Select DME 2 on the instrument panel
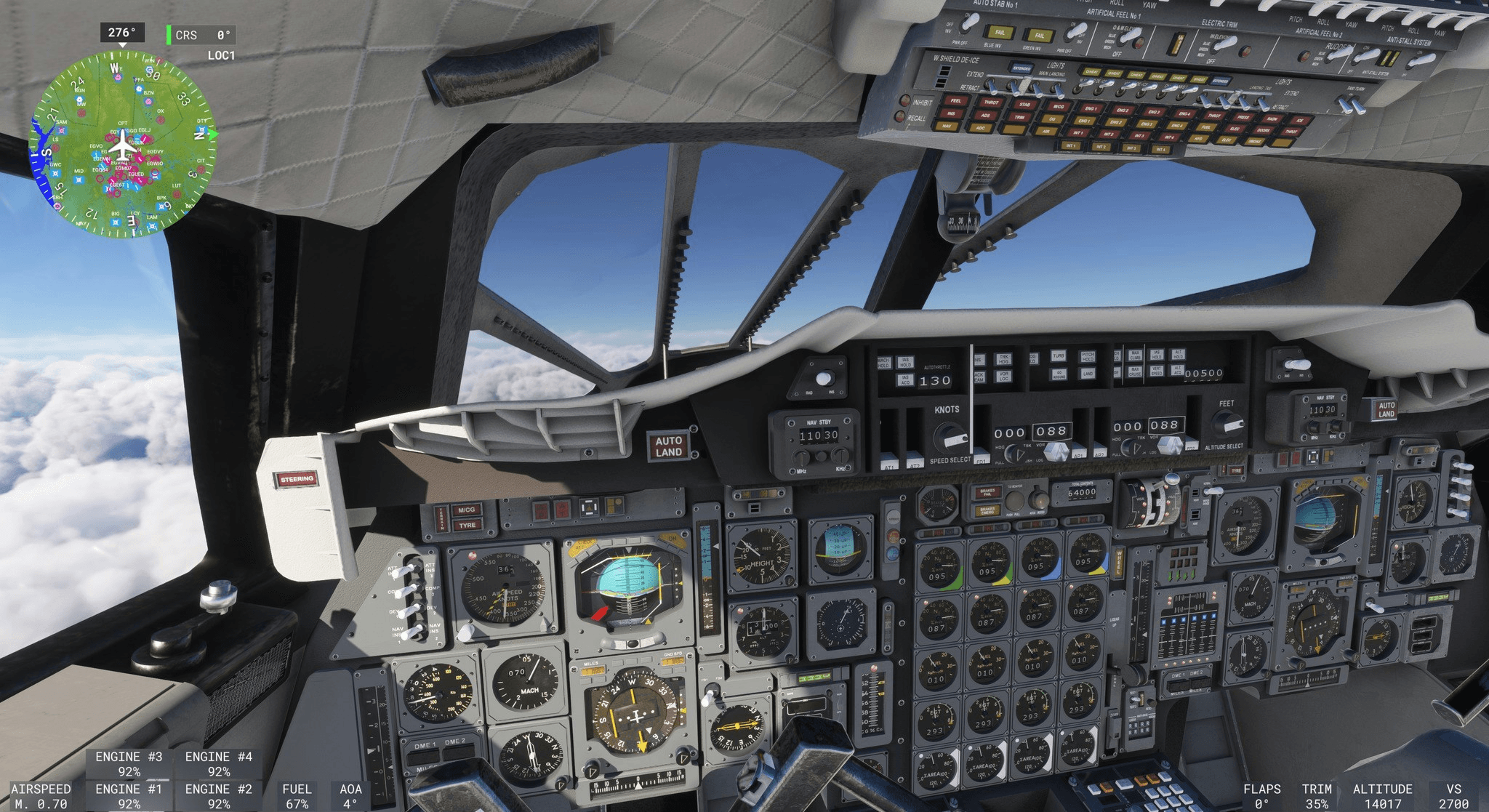1489x812 pixels. [457, 749]
